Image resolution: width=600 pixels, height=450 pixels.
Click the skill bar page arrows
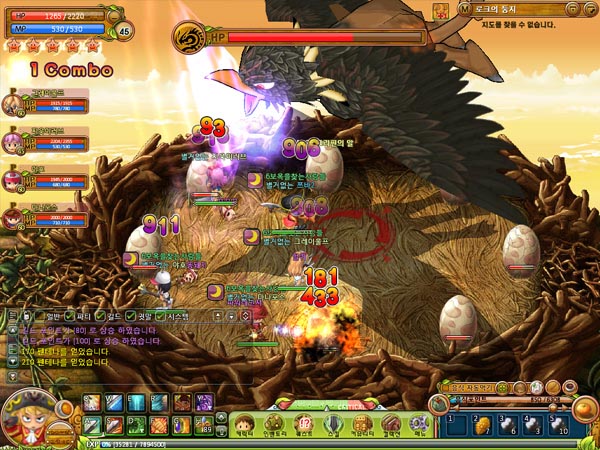(x=220, y=414)
